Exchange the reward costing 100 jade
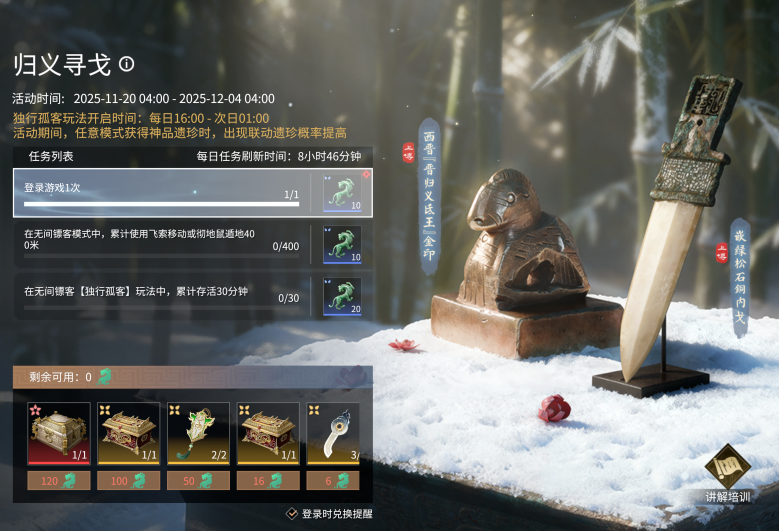779x531 pixels. pyautogui.click(x=129, y=481)
